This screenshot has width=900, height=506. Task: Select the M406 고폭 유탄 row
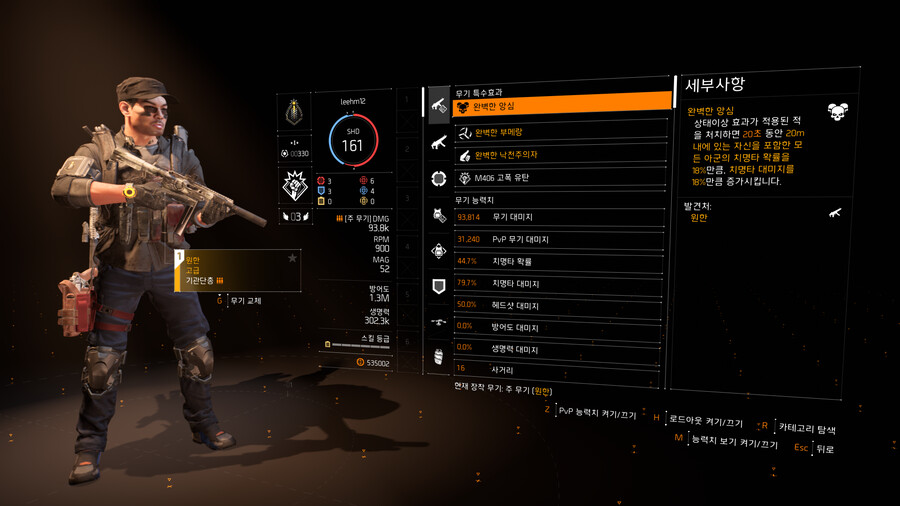click(x=560, y=178)
